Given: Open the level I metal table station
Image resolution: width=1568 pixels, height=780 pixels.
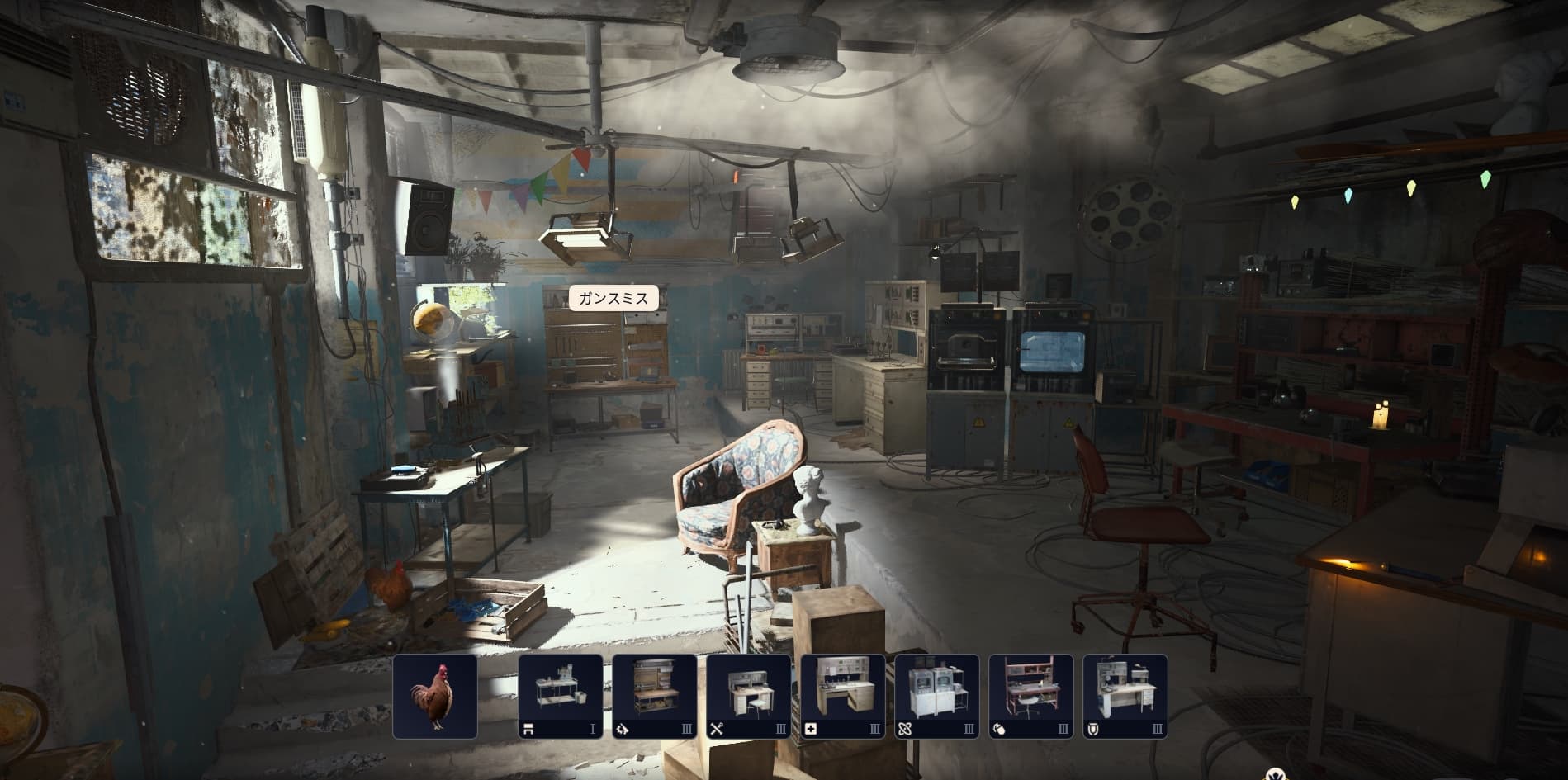Looking at the screenshot, I should click(x=560, y=696).
